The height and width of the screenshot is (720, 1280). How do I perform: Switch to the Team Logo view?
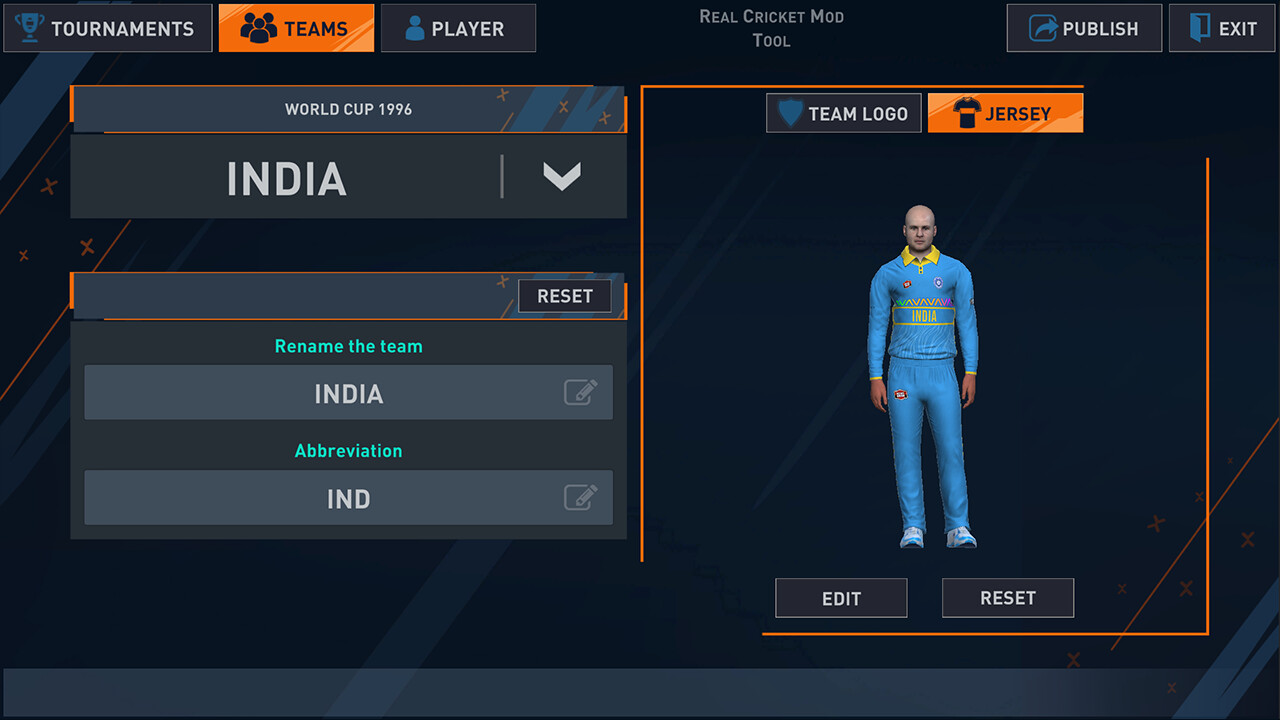pyautogui.click(x=843, y=112)
